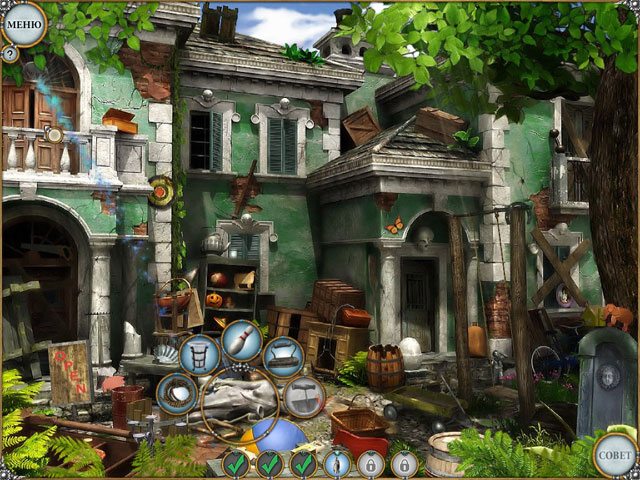Viewport: 640px width, 480px height.
Task: Click the question mark help button
Action: (10, 54)
